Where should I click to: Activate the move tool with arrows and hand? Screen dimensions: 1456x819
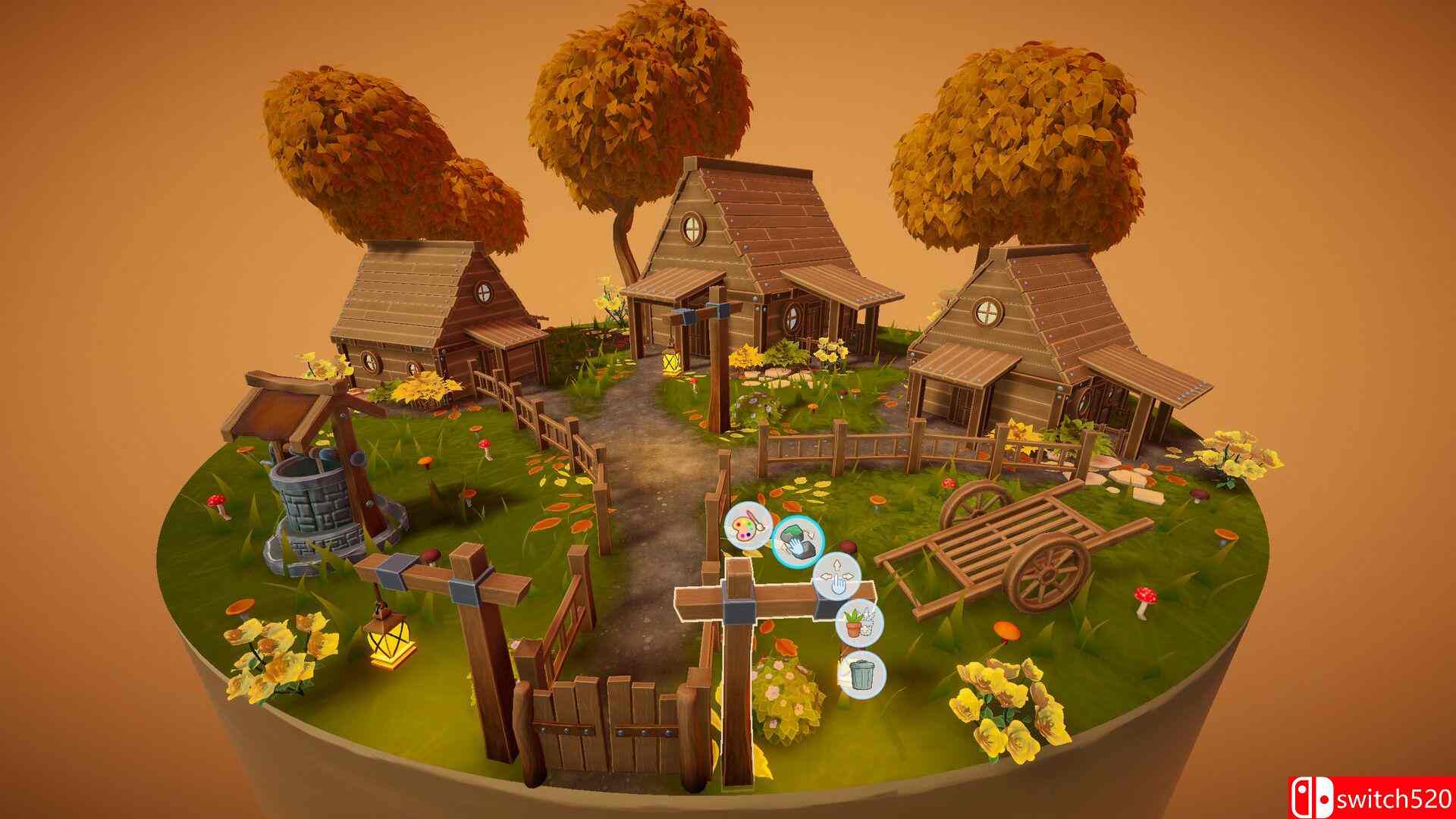coord(836,578)
